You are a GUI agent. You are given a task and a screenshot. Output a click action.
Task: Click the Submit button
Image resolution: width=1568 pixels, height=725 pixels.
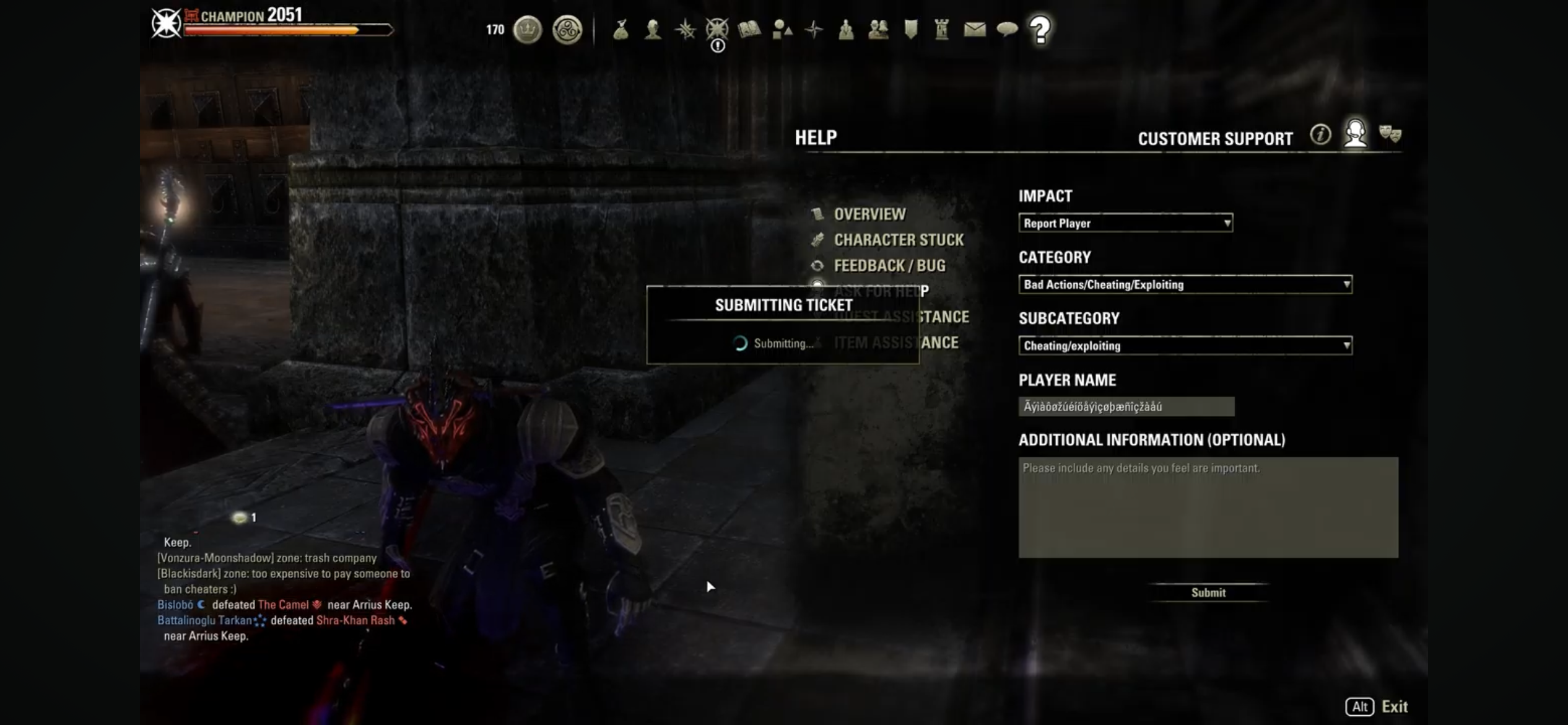click(1208, 592)
